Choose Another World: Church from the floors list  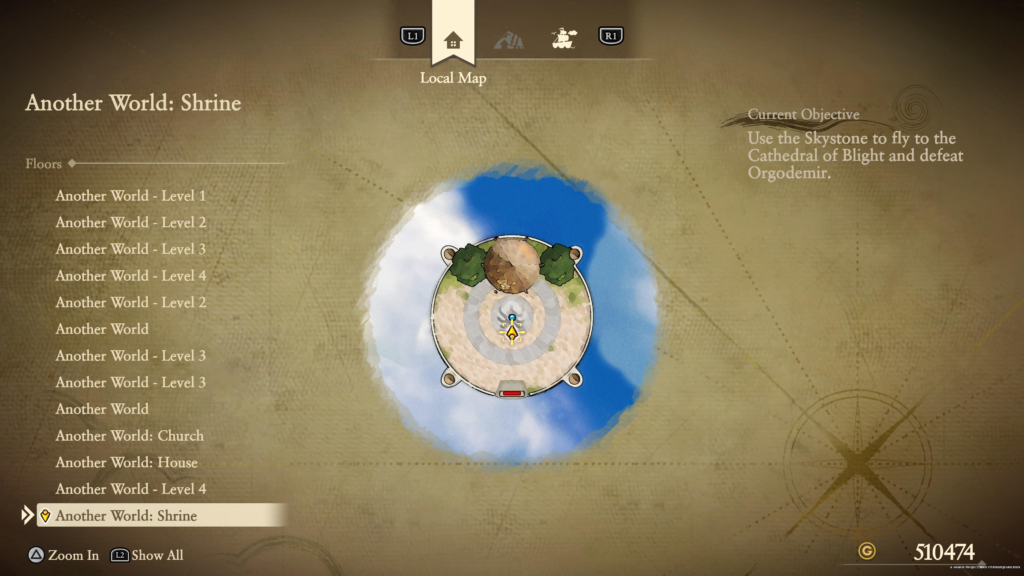[x=129, y=436]
